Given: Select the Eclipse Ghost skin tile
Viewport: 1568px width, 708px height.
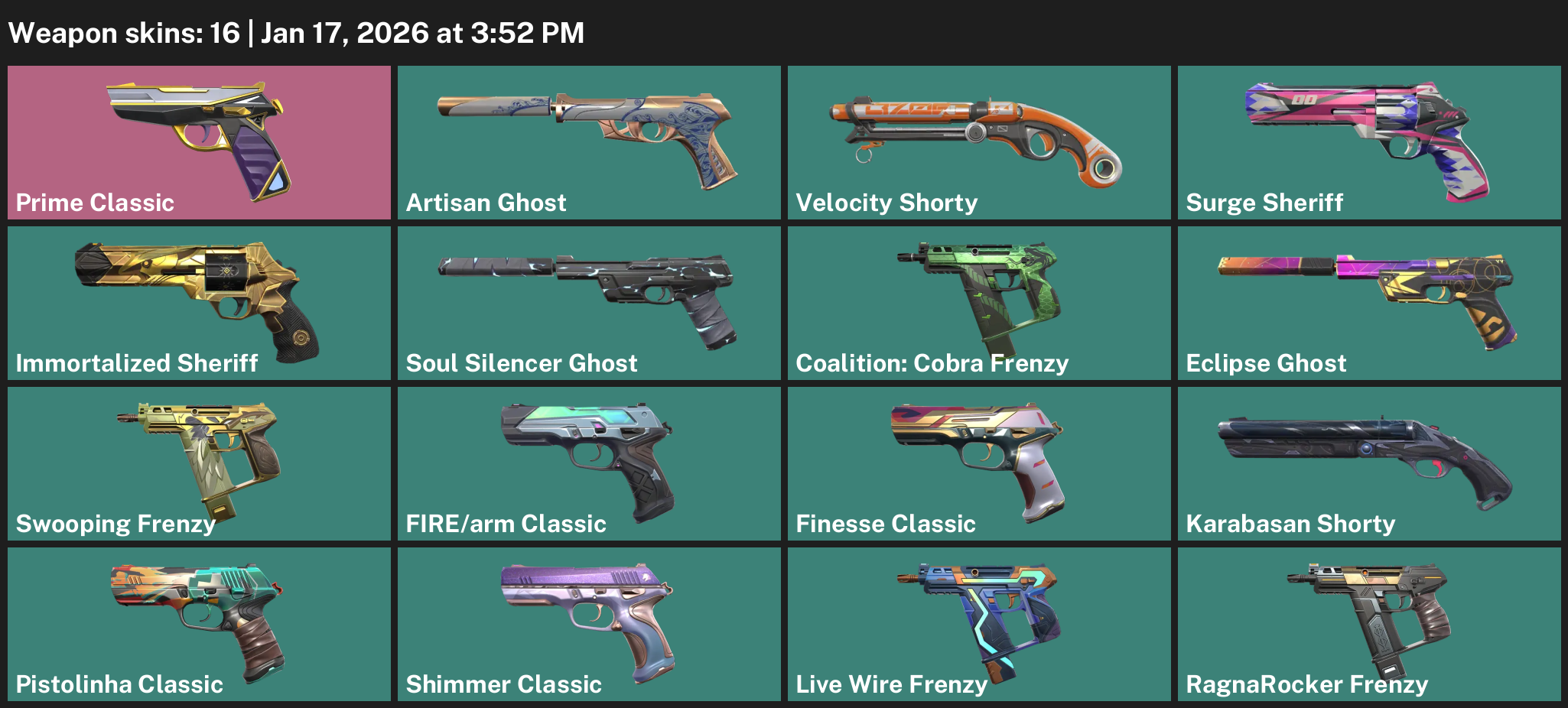Looking at the screenshot, I should coord(1369,303).
